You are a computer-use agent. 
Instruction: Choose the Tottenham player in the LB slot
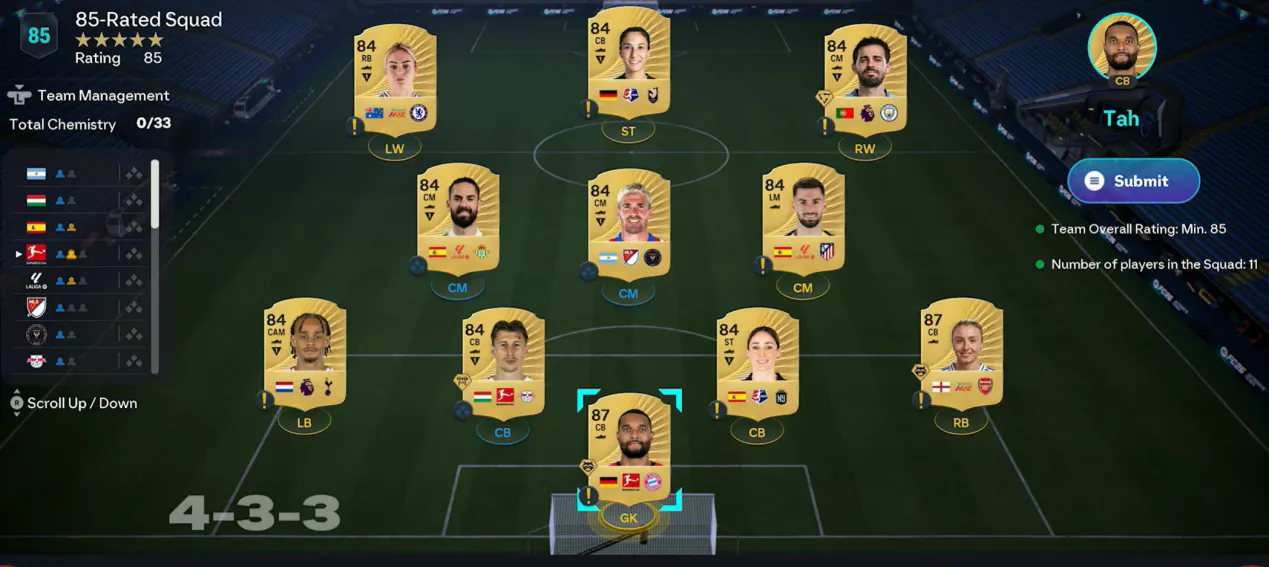(x=305, y=353)
